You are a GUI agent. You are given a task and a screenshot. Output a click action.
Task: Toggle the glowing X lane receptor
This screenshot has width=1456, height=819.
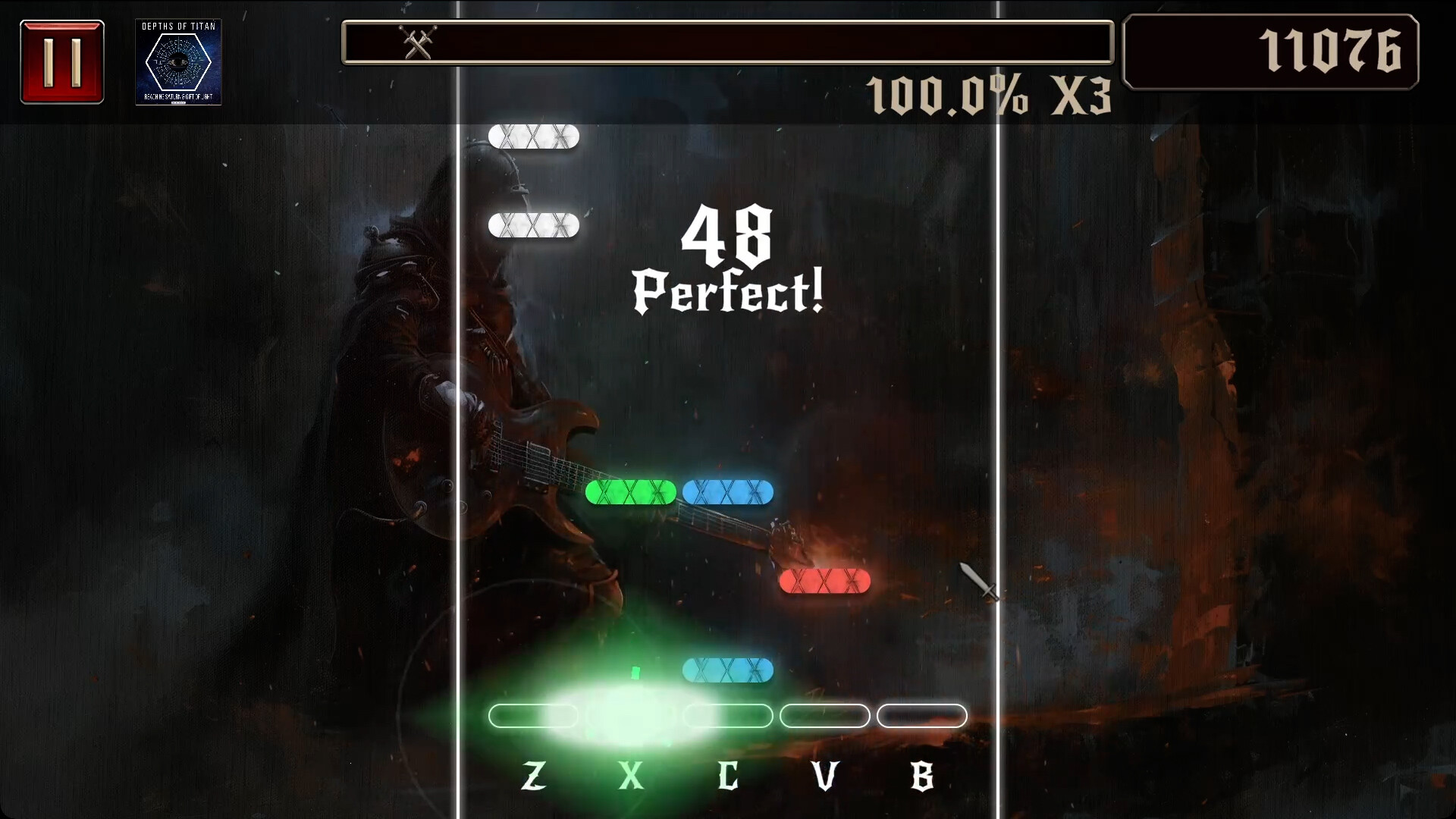click(632, 716)
